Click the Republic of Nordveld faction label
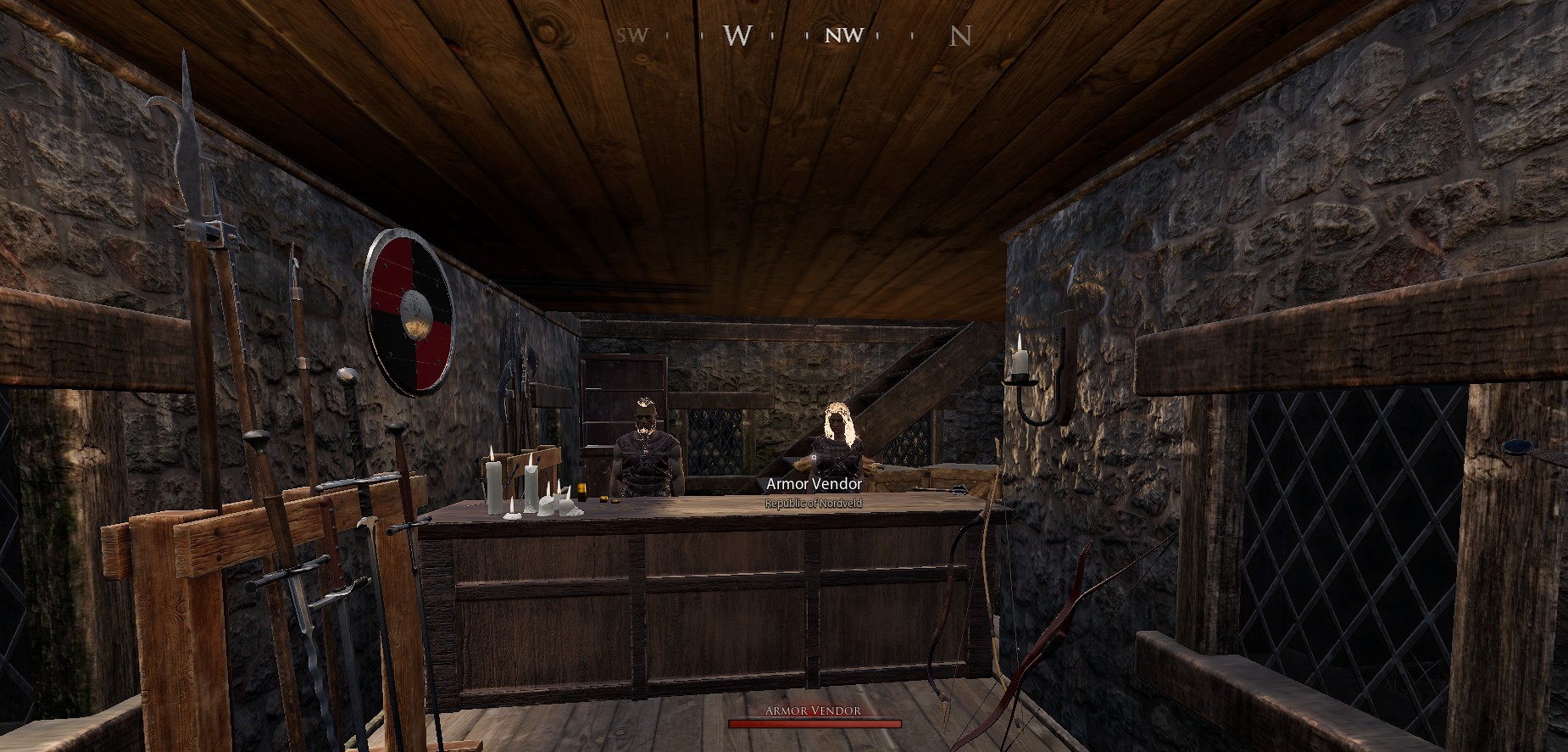Screen dimensions: 1568x752 [813, 502]
